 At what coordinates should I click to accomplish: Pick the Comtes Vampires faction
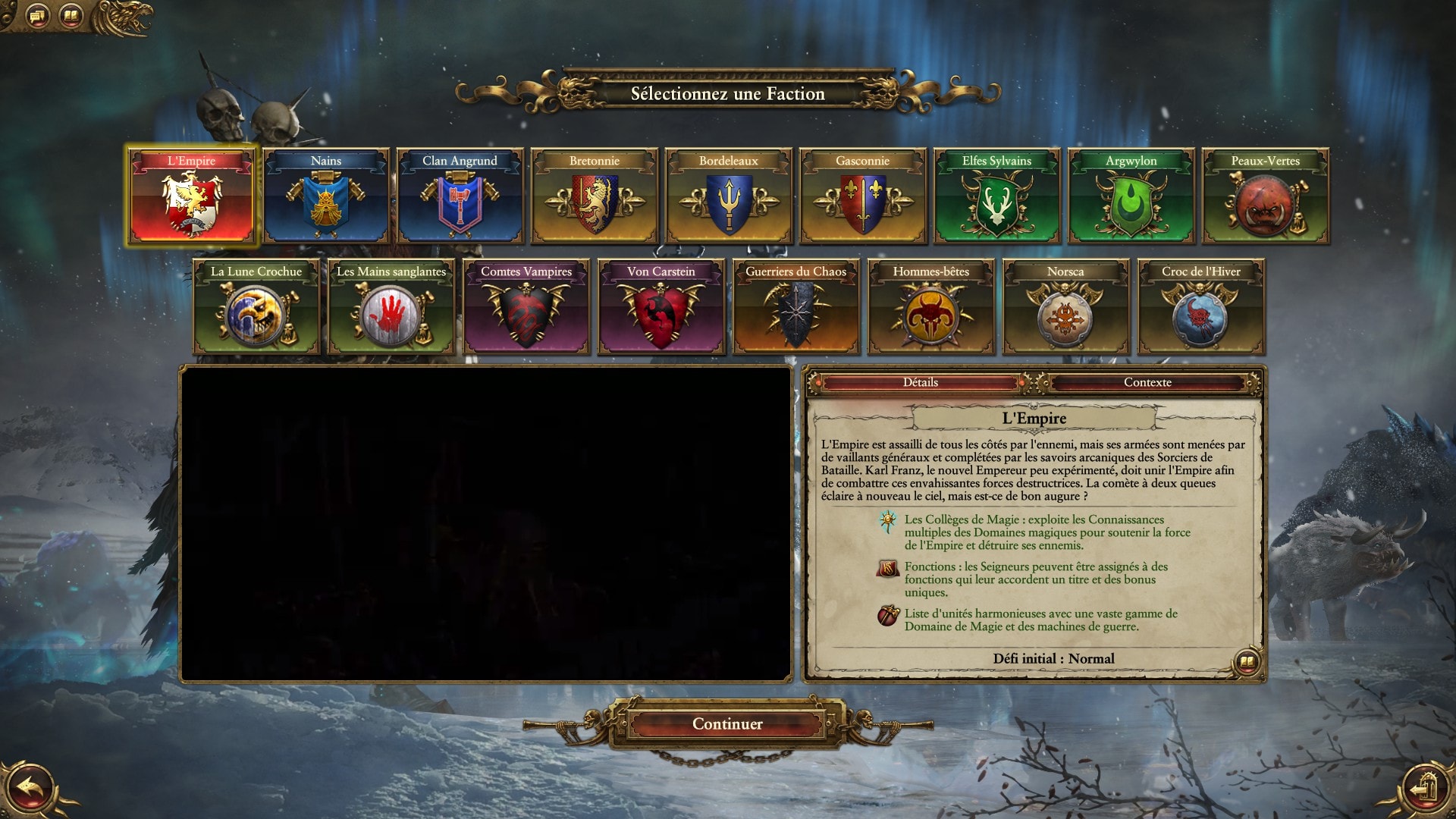(x=526, y=308)
